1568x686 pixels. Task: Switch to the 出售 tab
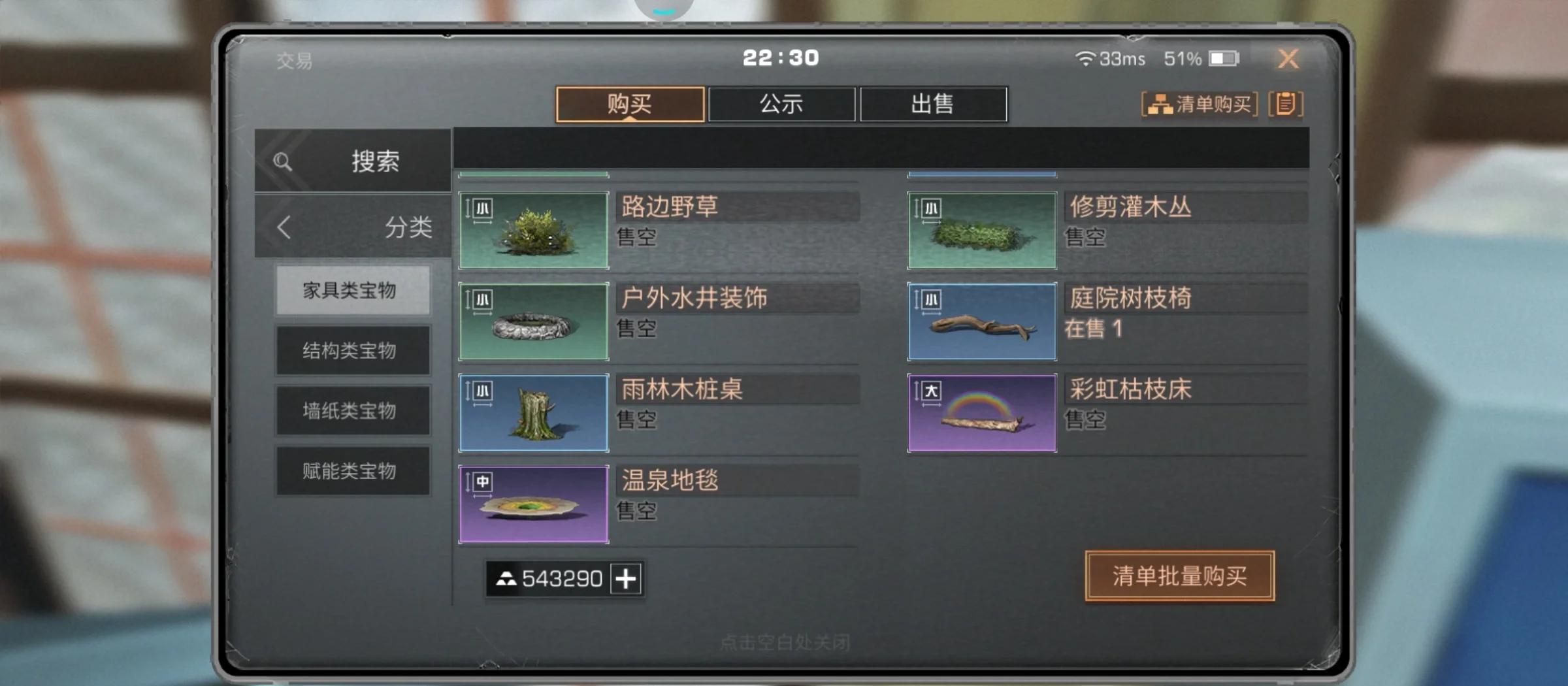934,103
